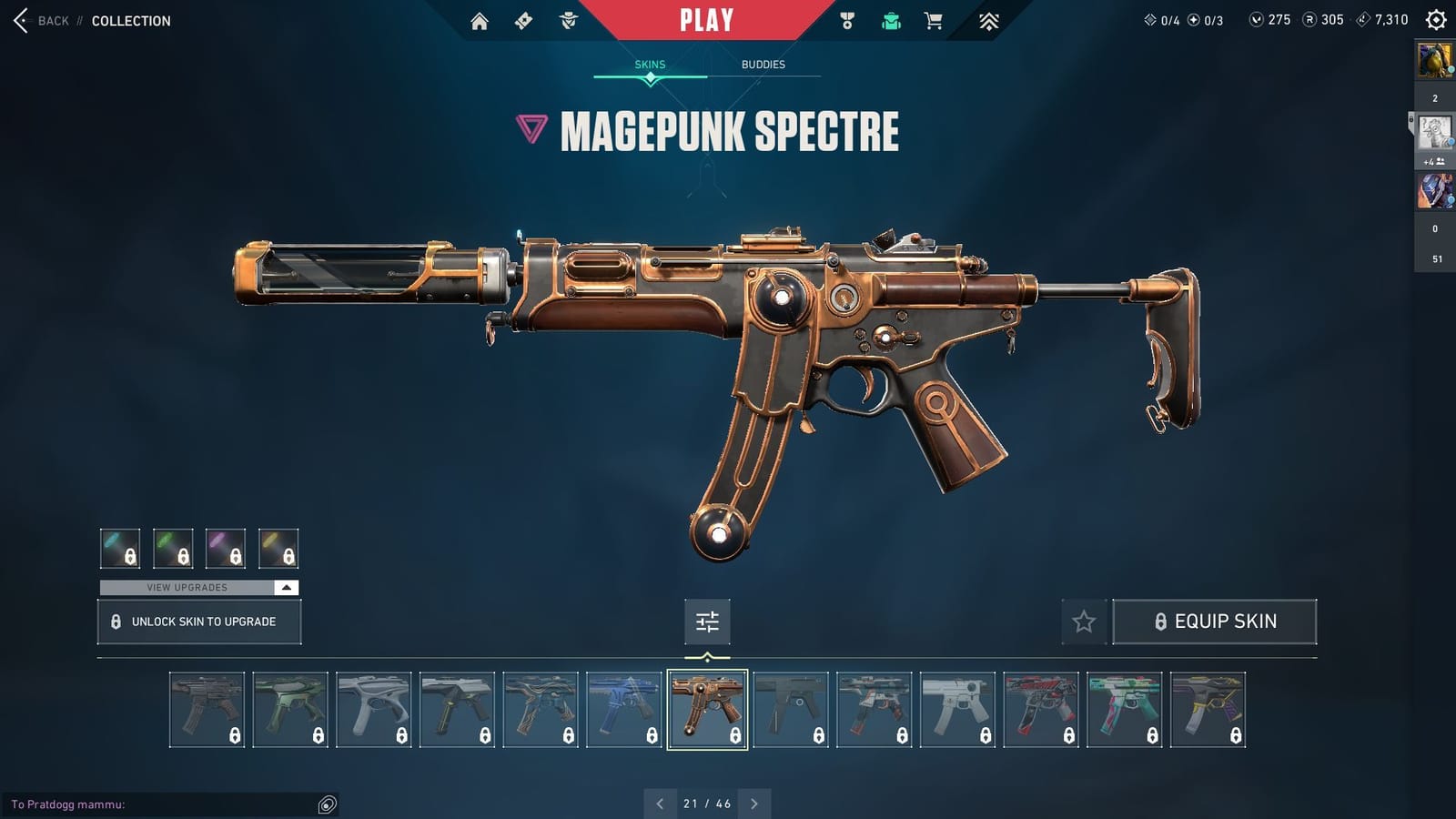Select the locked purple variant chroma
The height and width of the screenshot is (819, 1456).
pos(227,548)
